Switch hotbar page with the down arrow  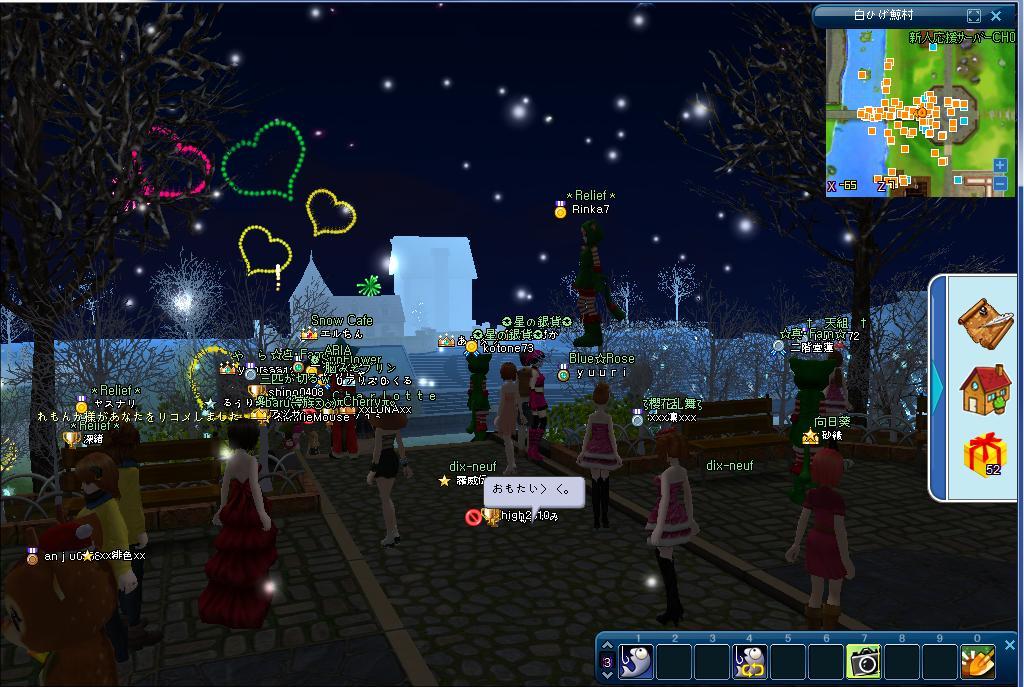point(607,675)
